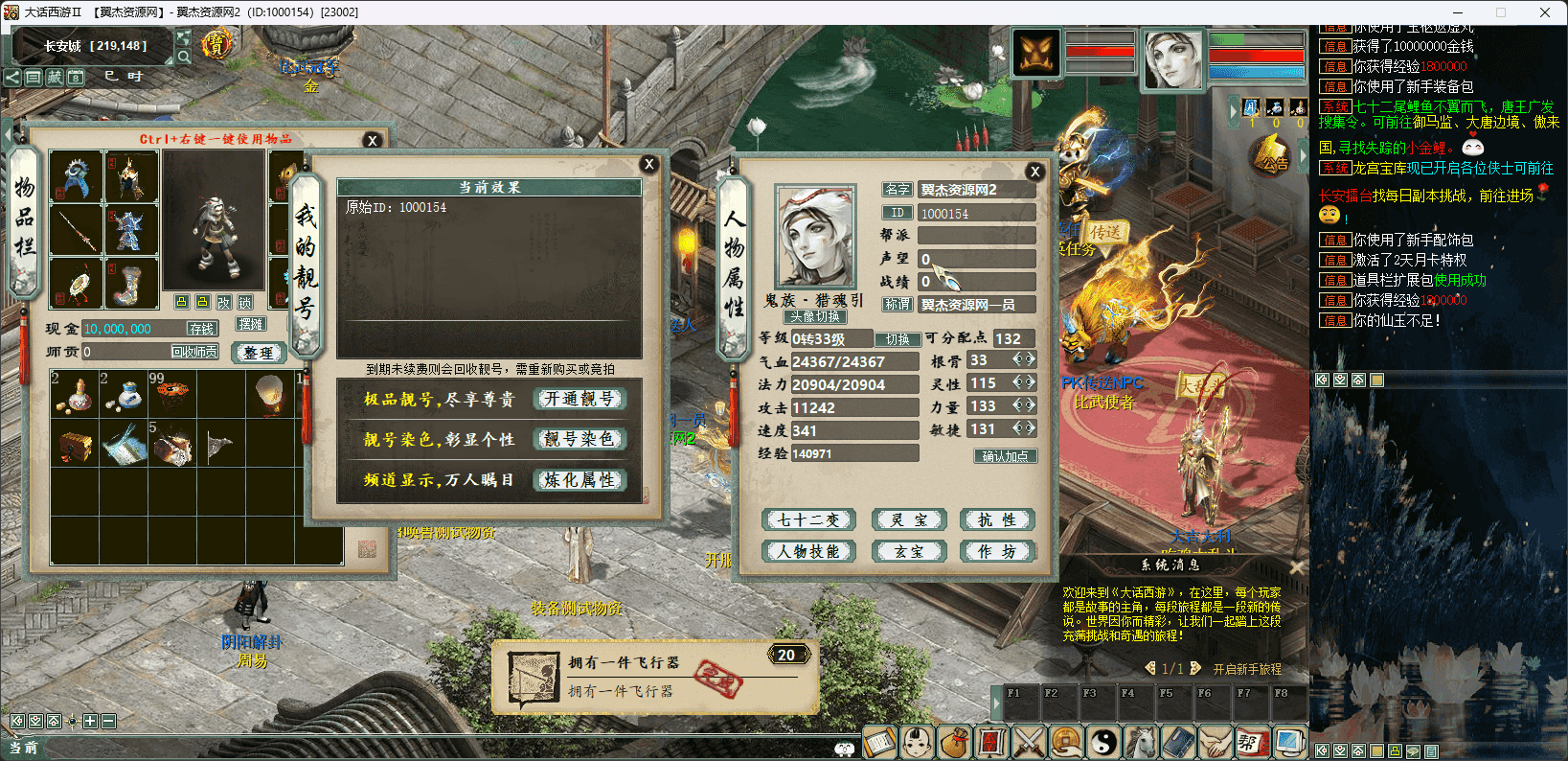Open the 摆摊 stall button

pyautogui.click(x=251, y=325)
